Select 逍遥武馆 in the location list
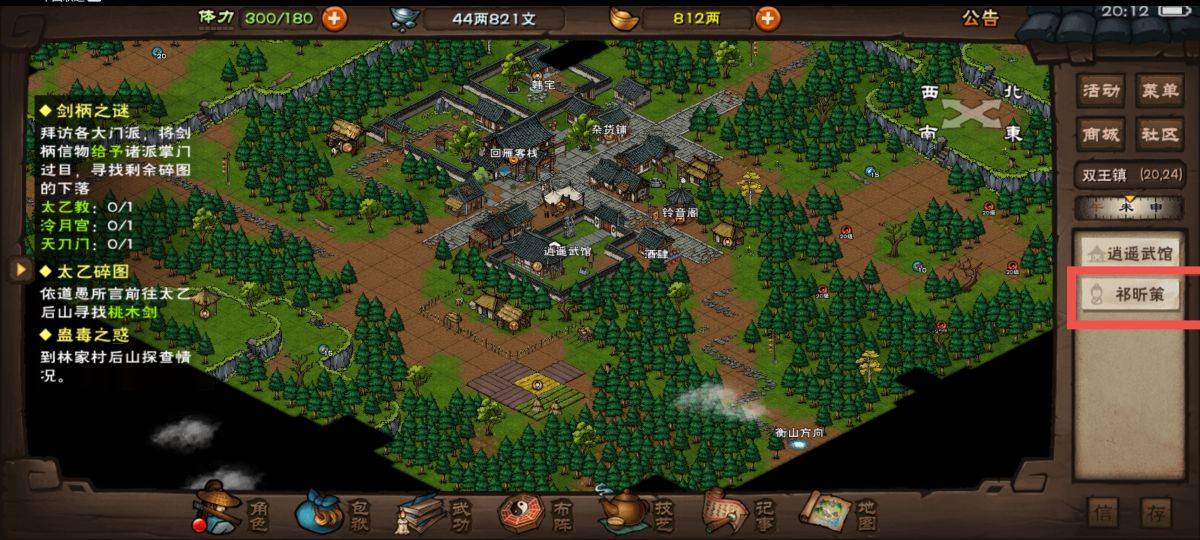The width and height of the screenshot is (1200, 540). point(1129,255)
